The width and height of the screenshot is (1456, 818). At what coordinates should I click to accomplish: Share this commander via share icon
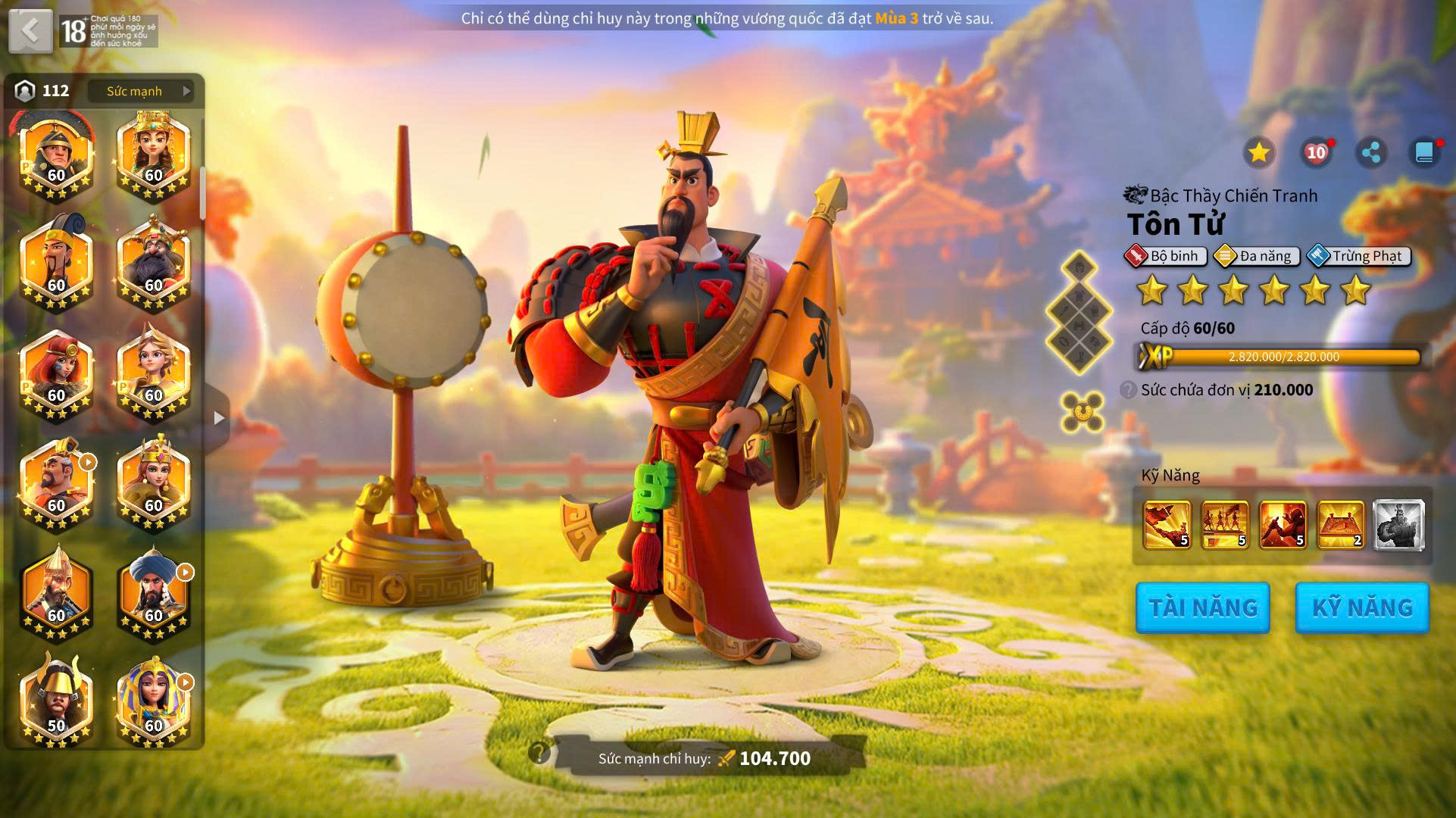point(1370,153)
